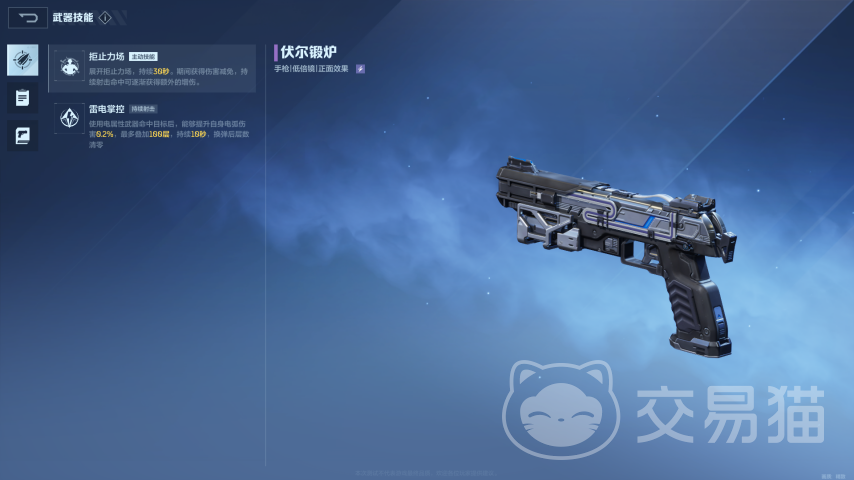Switch to the gun book tab
The width and height of the screenshot is (854, 480).
tap(22, 135)
